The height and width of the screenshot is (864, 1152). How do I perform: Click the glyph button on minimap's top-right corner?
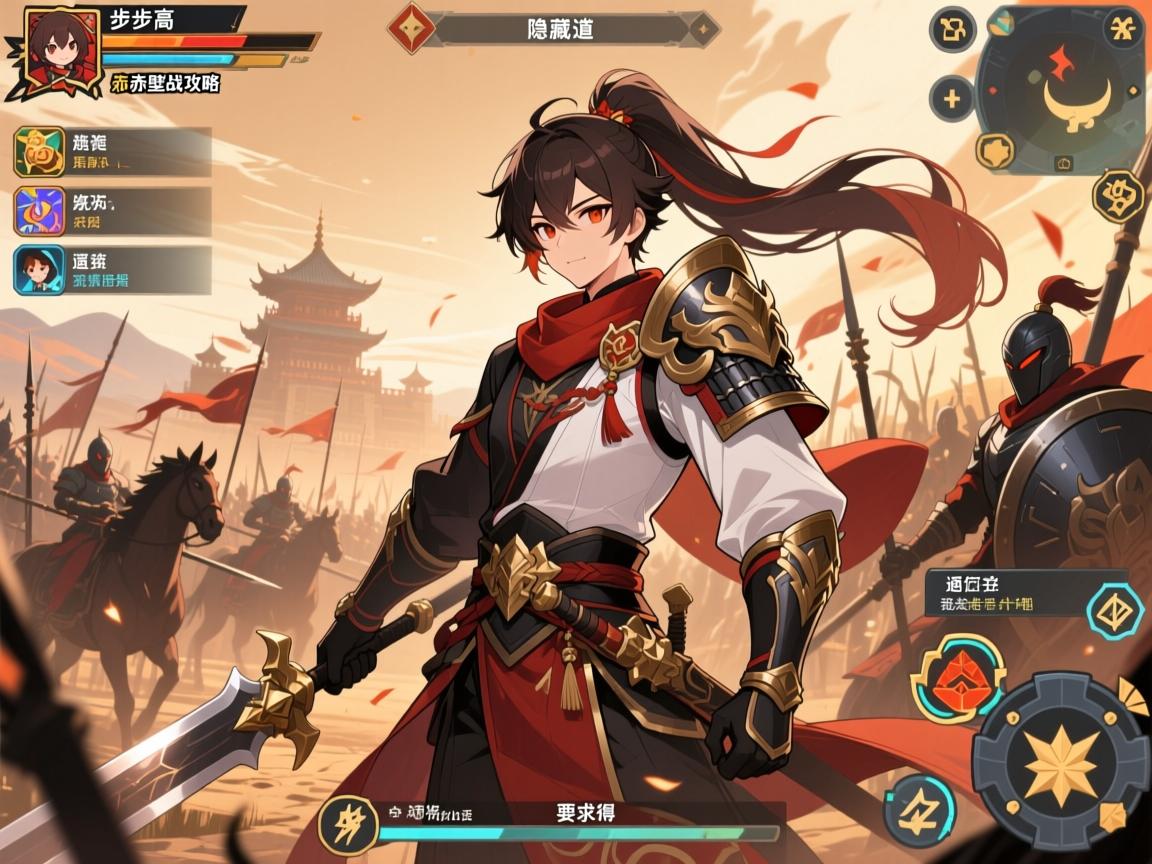coord(1123,27)
